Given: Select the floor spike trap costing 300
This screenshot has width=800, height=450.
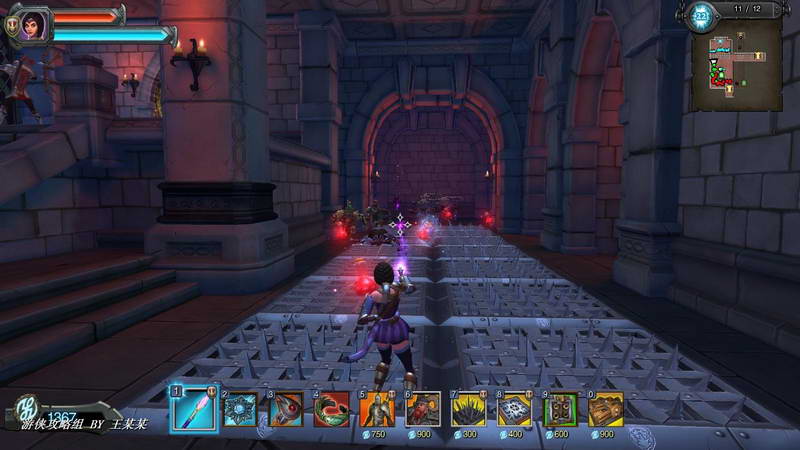Looking at the screenshot, I should [468, 408].
